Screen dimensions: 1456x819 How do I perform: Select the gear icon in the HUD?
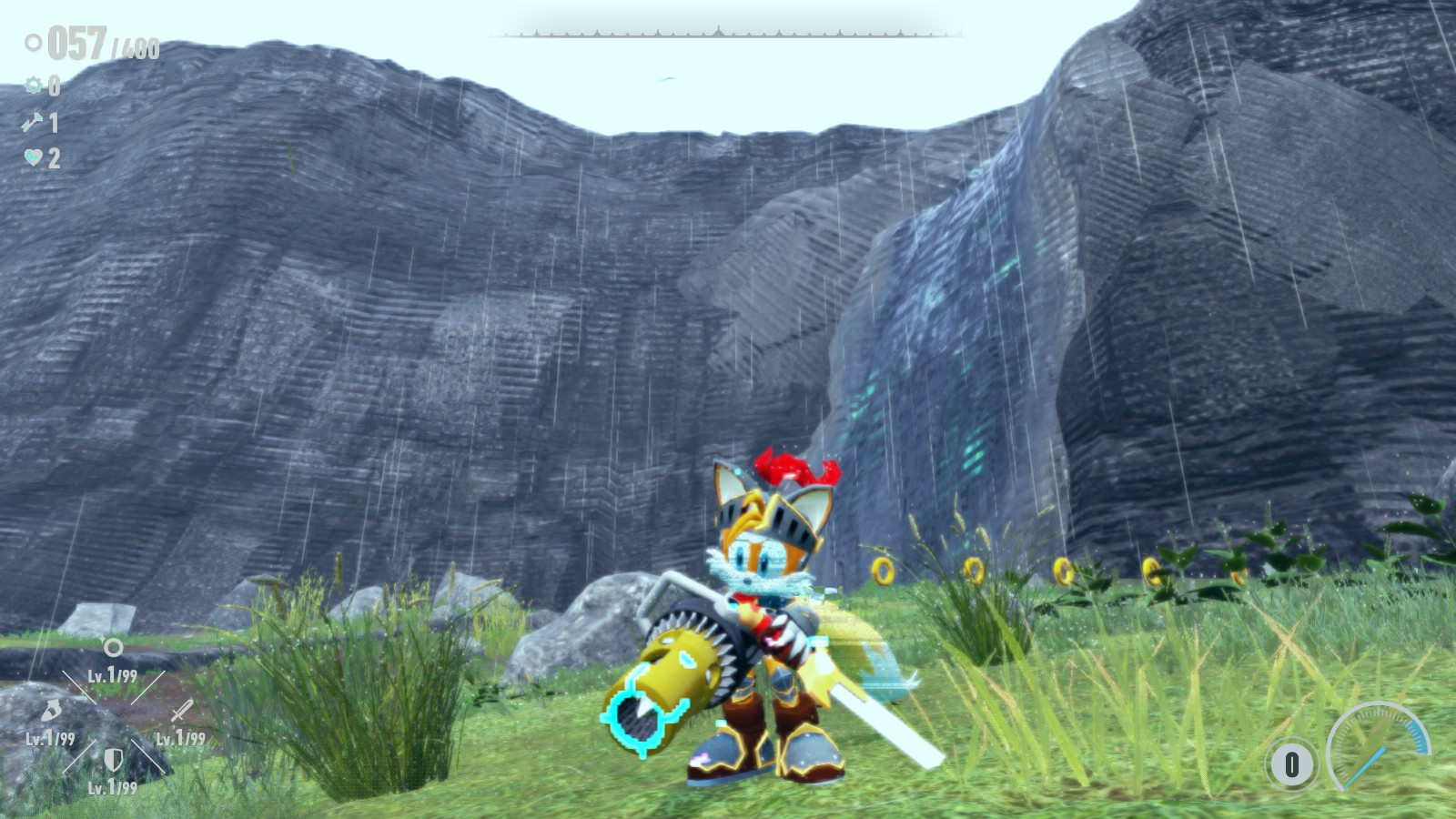34,85
